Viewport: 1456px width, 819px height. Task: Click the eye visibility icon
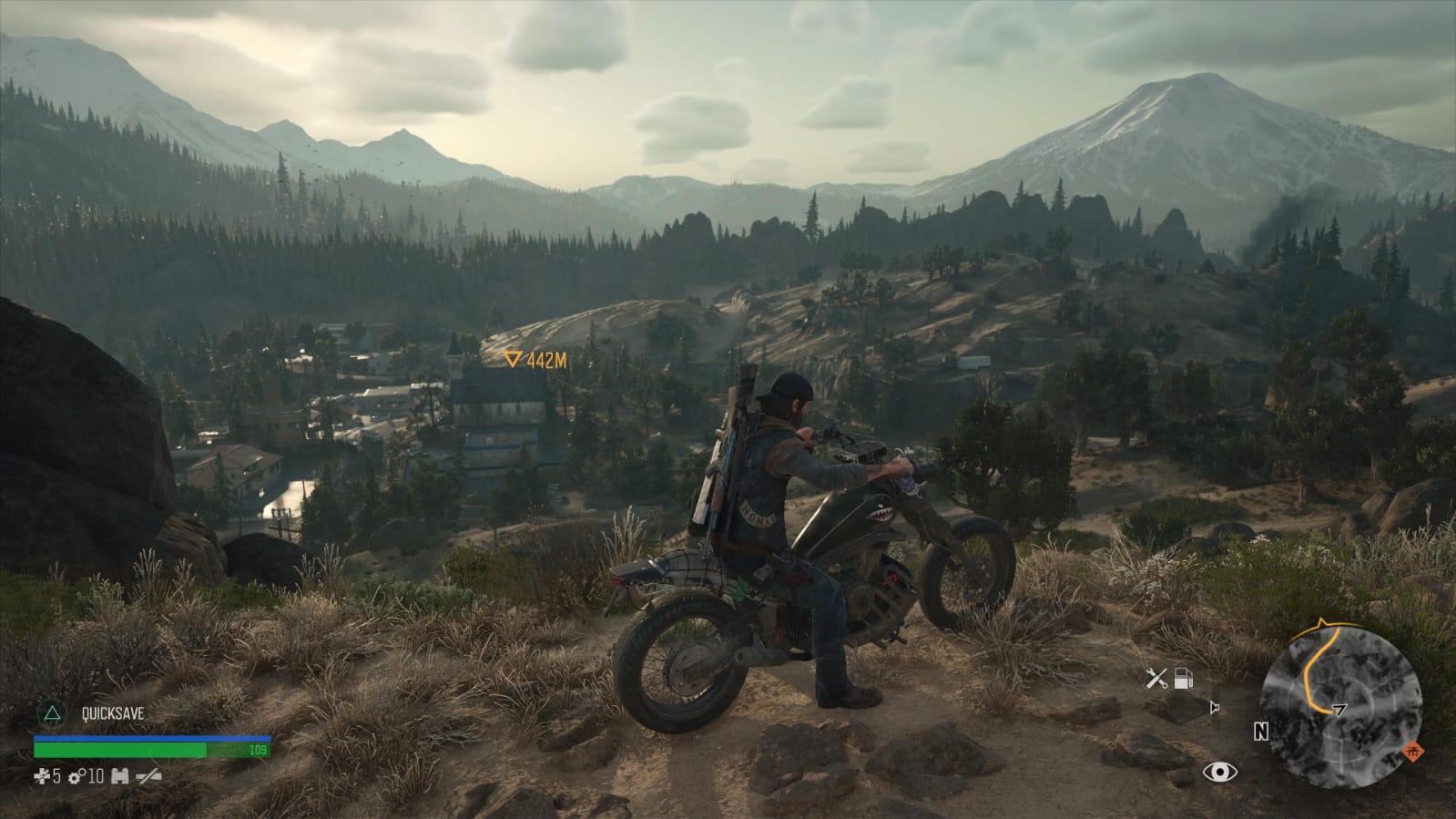pos(1219,773)
